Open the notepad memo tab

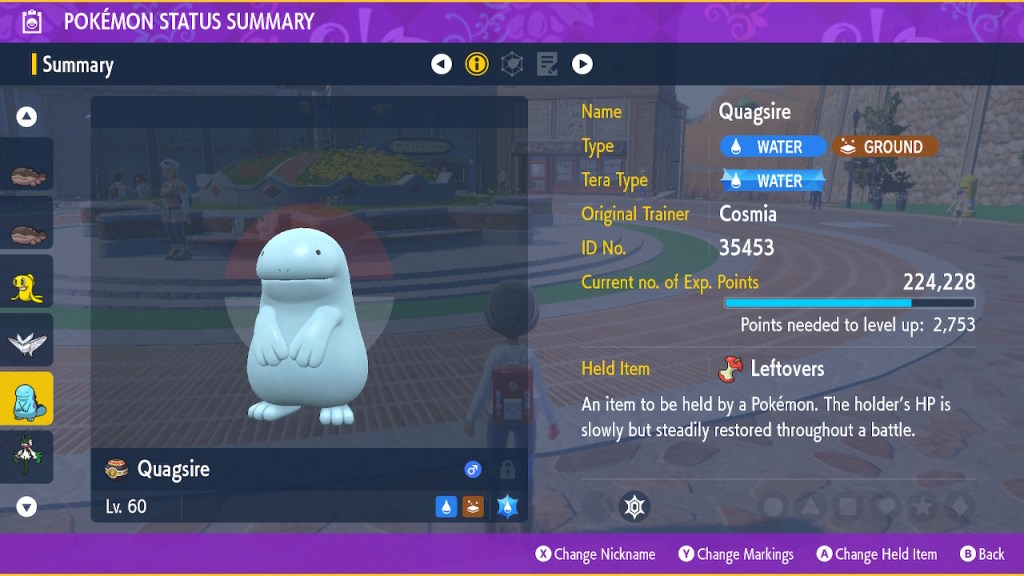click(547, 65)
